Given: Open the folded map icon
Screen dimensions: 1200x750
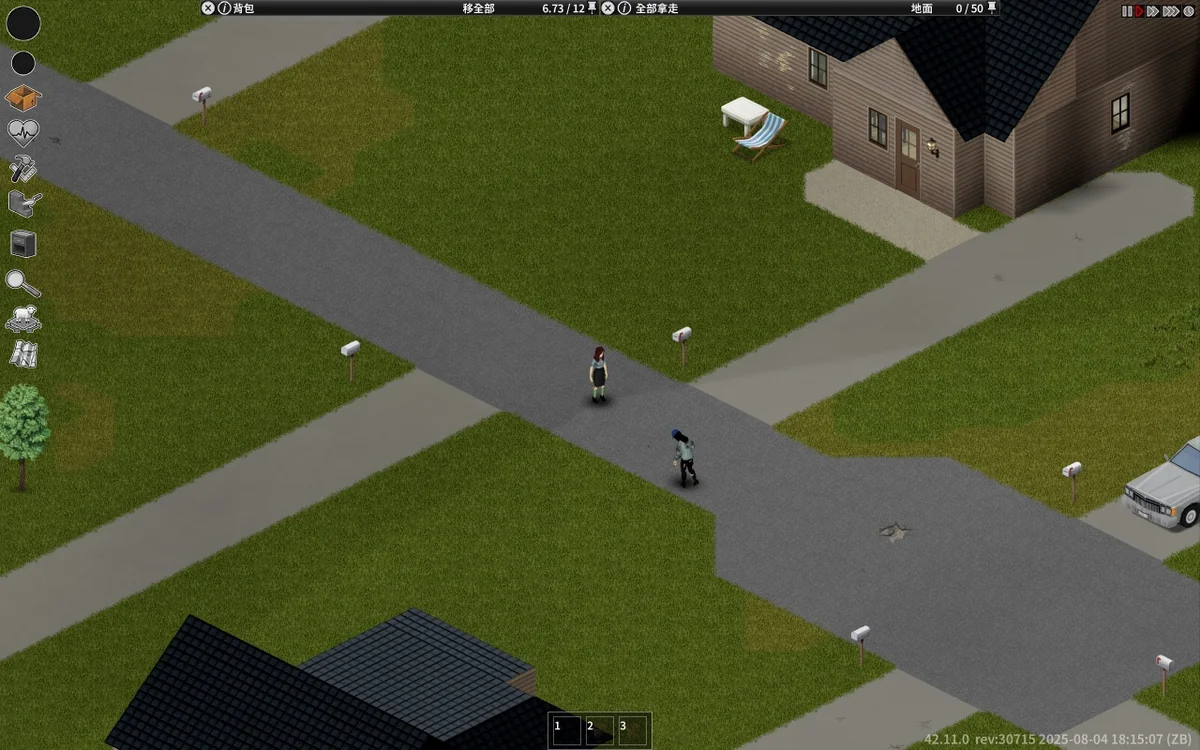Looking at the screenshot, I should [24, 354].
